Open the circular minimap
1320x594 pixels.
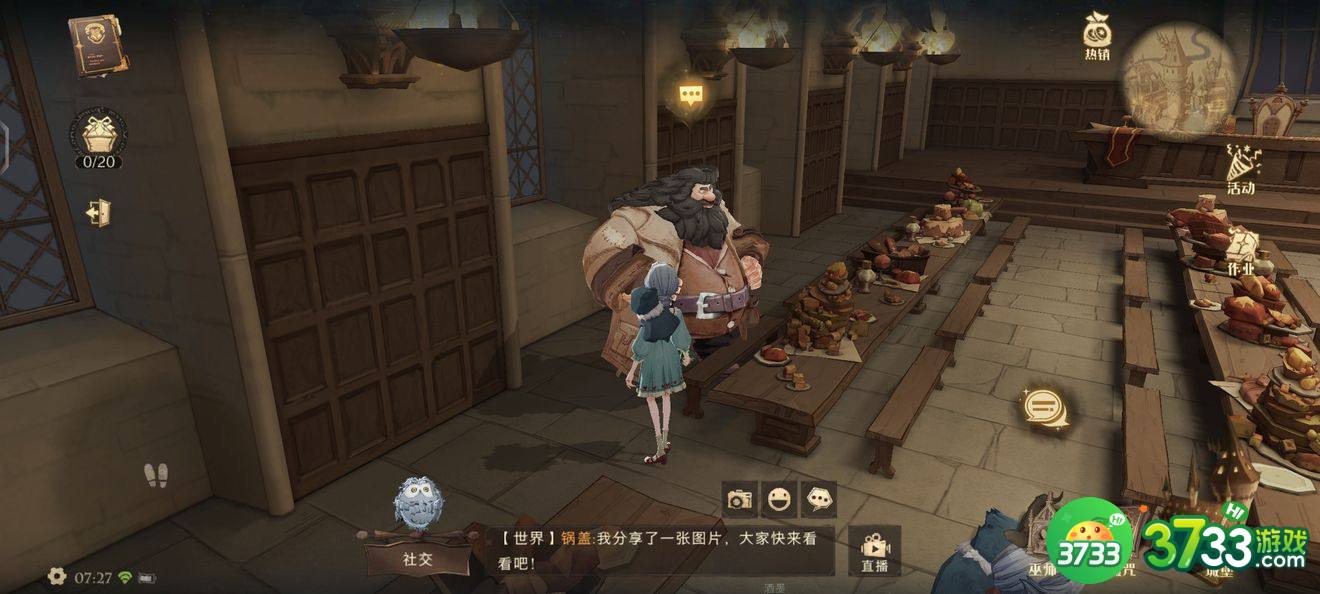(x=1178, y=78)
